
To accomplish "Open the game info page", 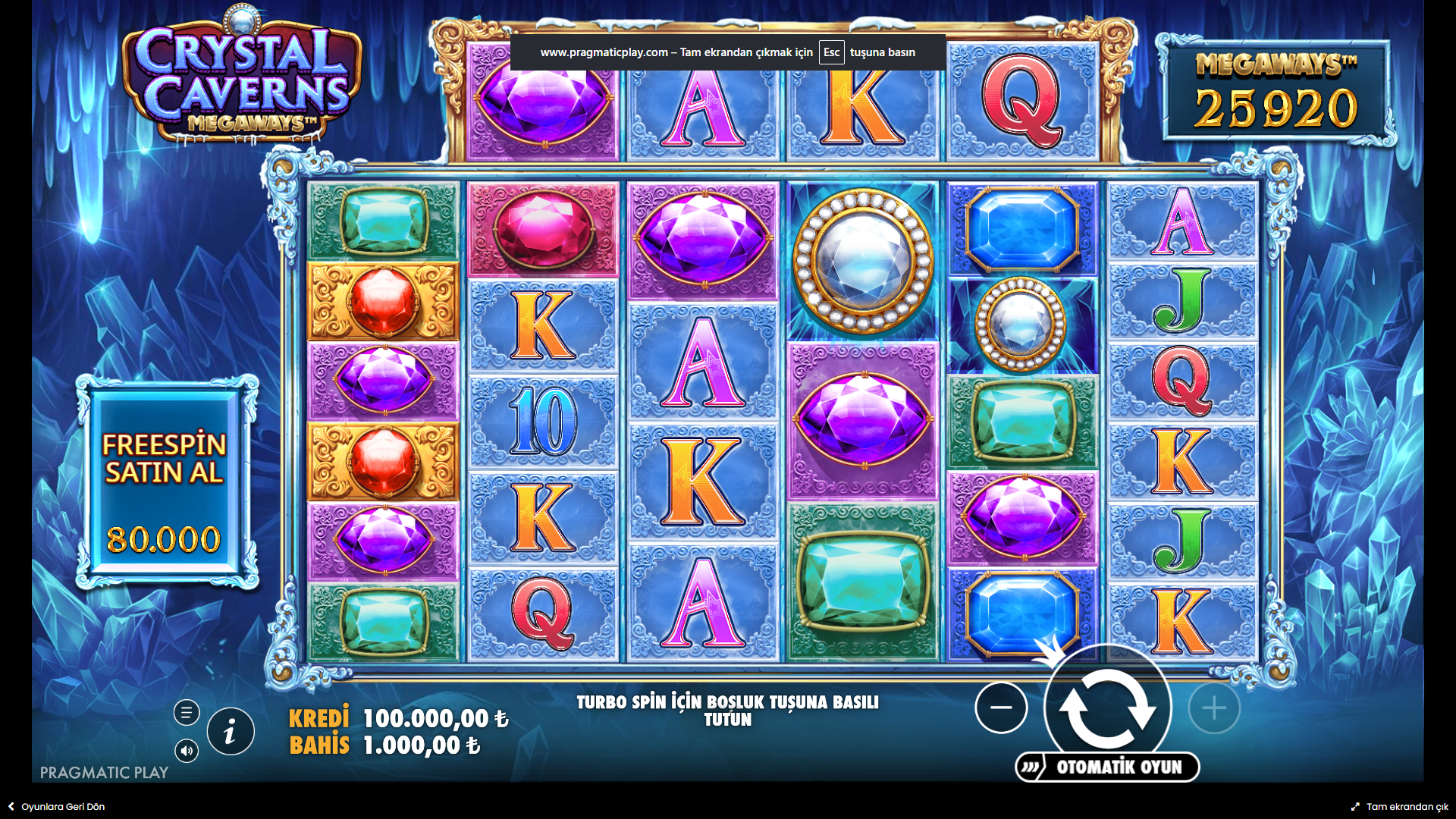I will (x=231, y=732).
